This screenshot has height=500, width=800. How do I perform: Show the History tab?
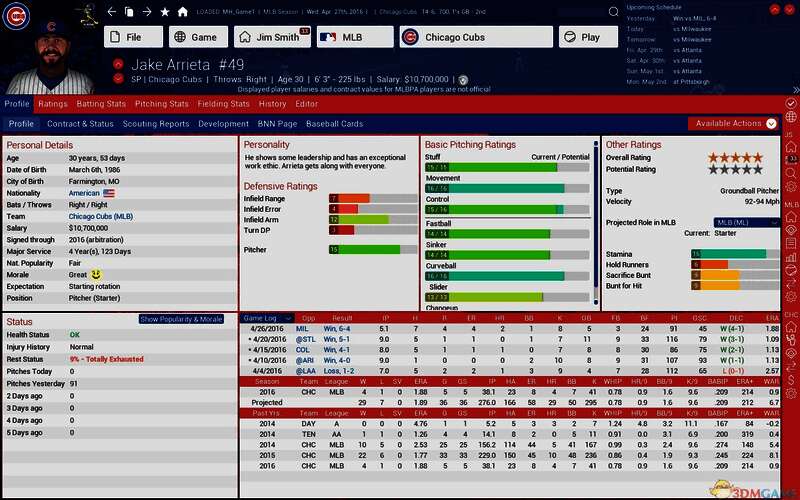pyautogui.click(x=272, y=104)
